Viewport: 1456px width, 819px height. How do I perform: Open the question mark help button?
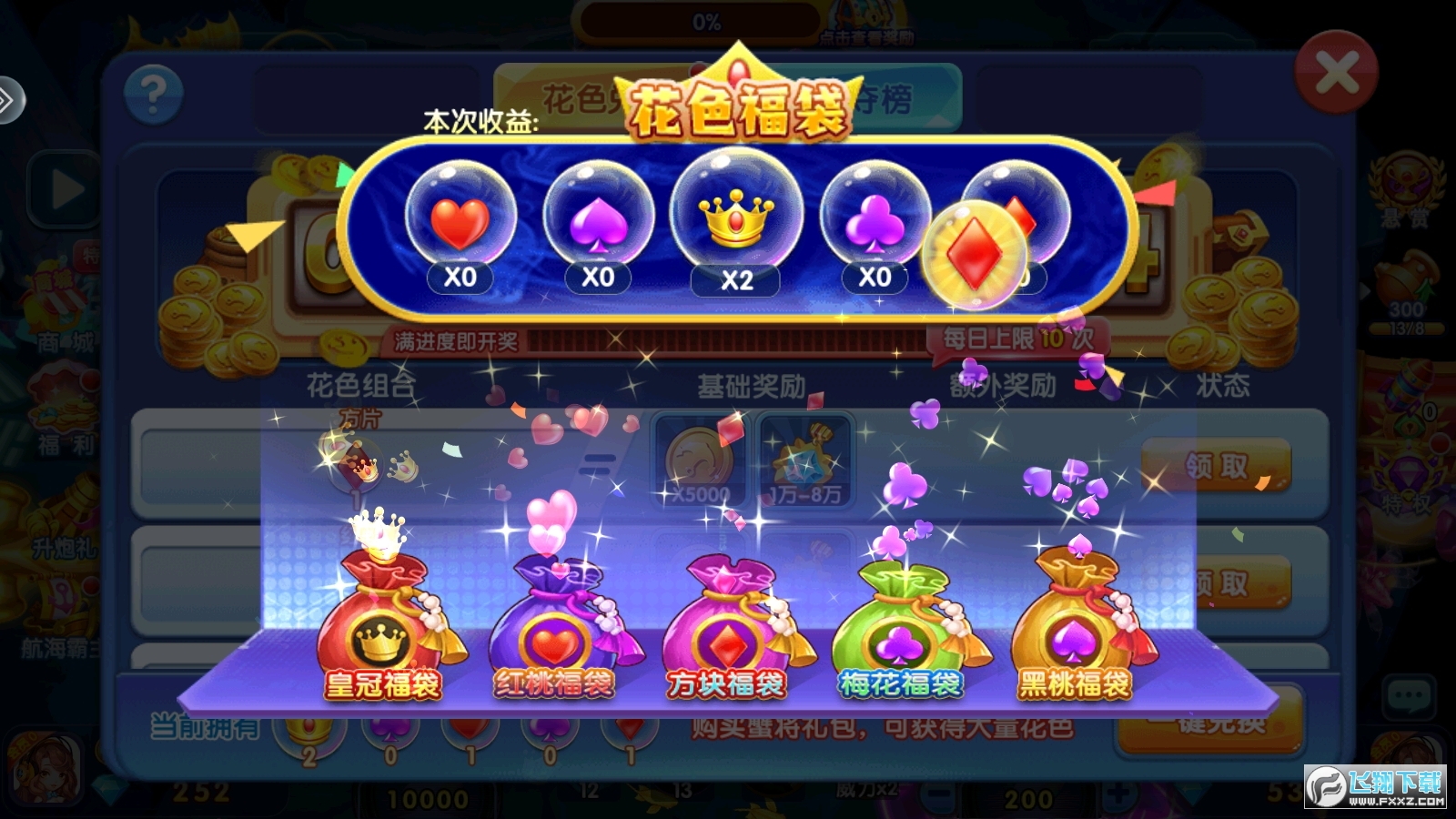click(x=153, y=94)
